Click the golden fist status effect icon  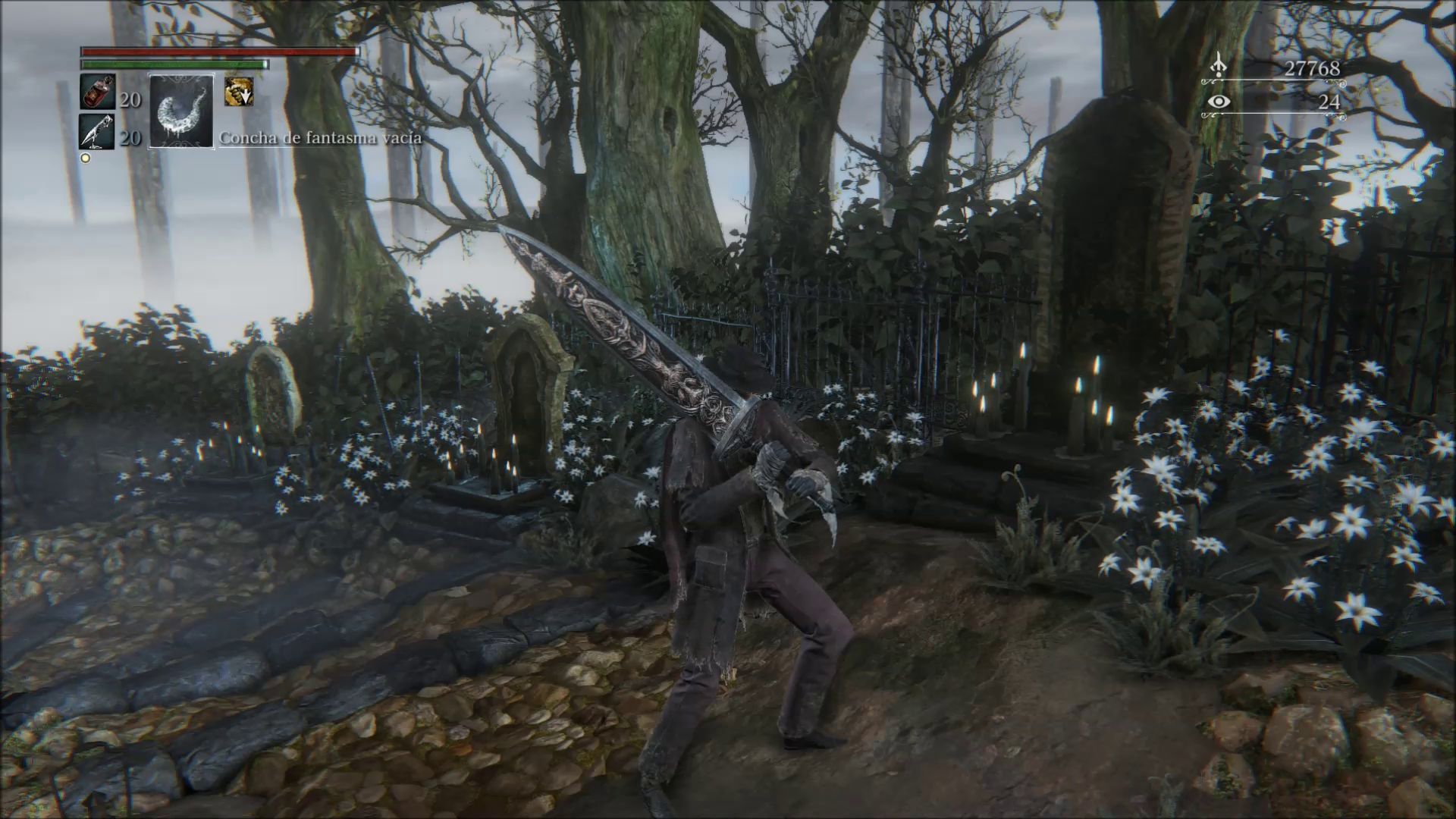click(x=238, y=92)
